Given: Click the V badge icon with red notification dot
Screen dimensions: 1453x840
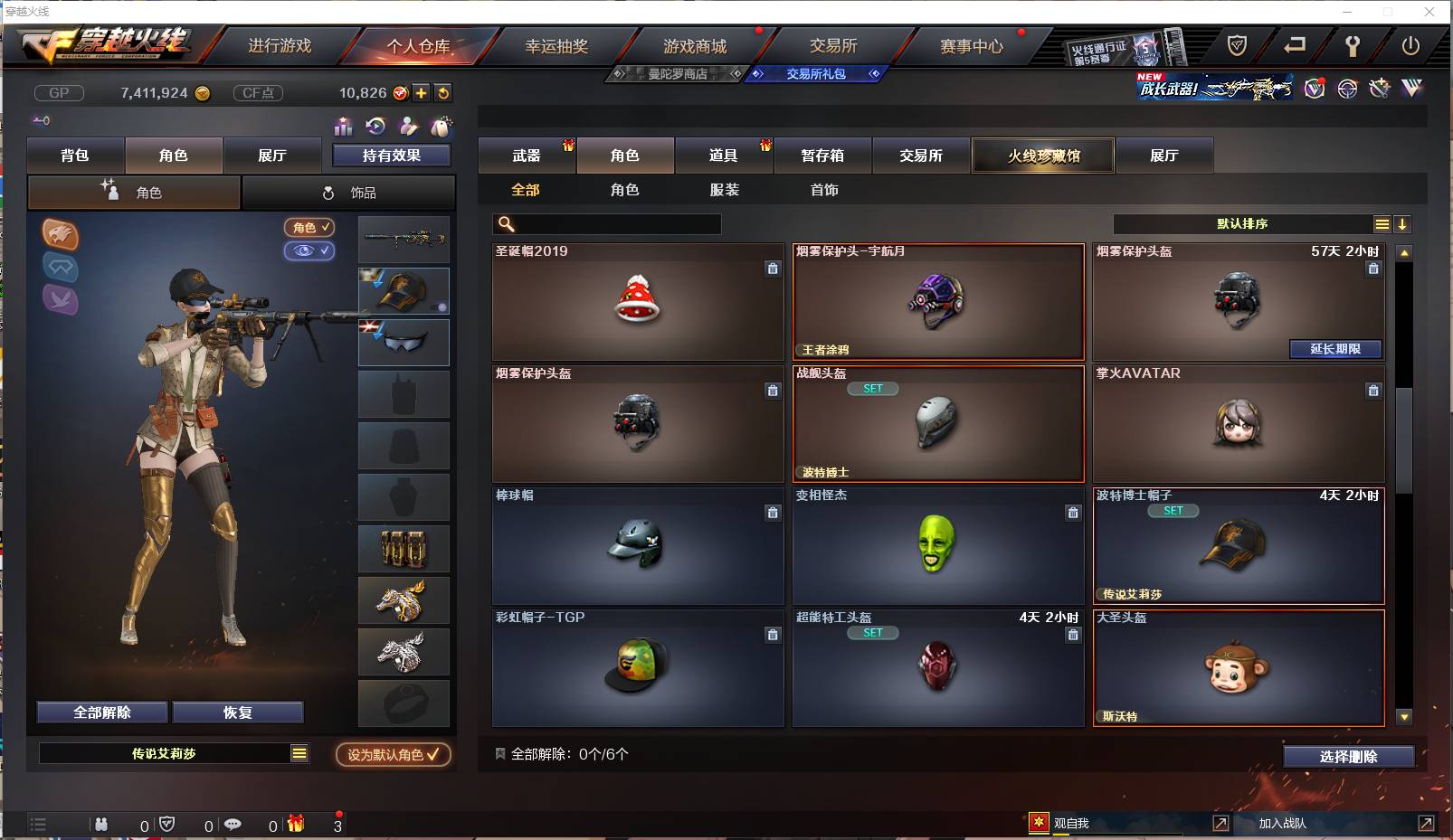Looking at the screenshot, I should tap(1314, 90).
